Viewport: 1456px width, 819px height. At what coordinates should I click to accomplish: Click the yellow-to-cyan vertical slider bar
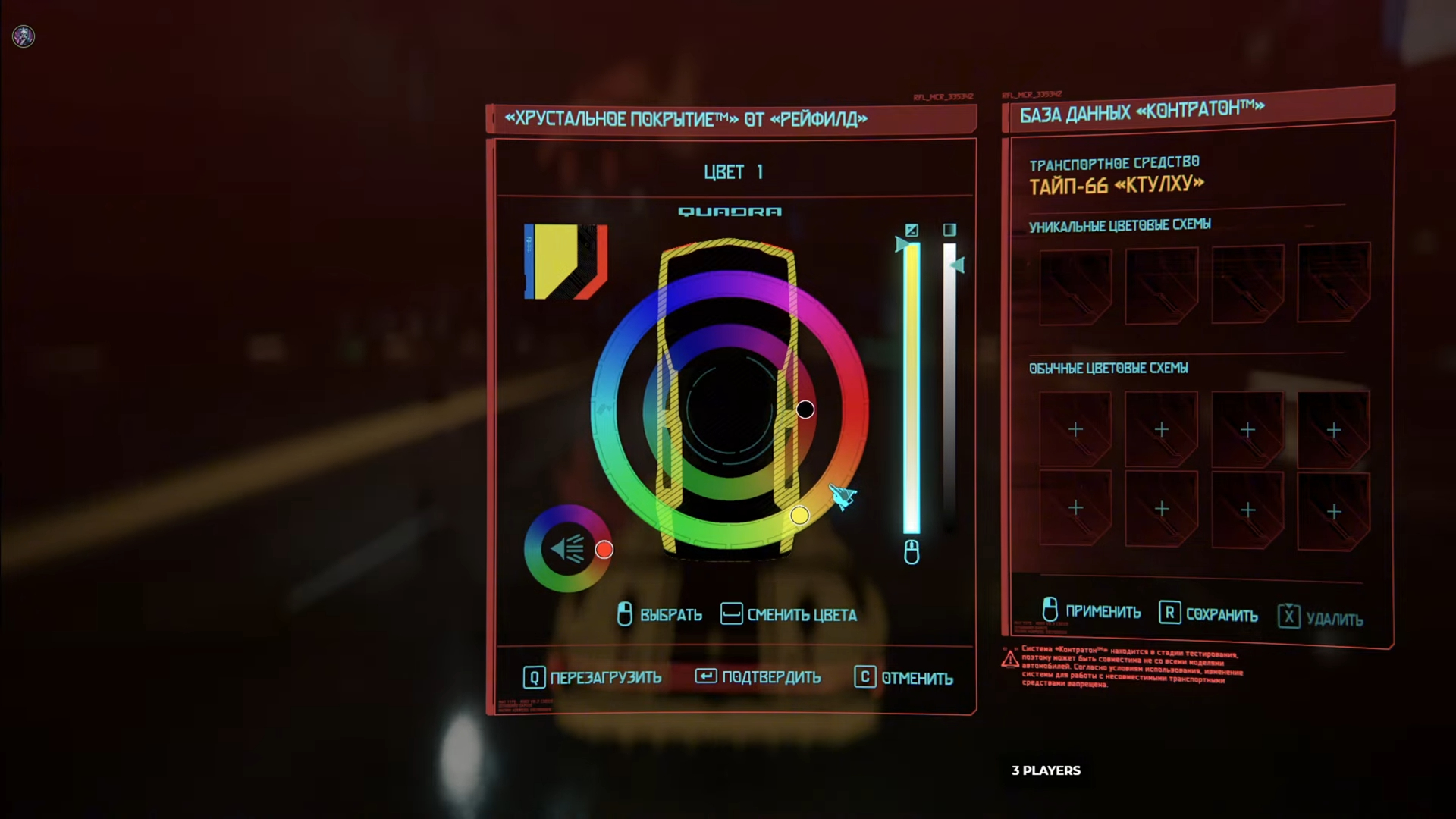click(x=912, y=387)
